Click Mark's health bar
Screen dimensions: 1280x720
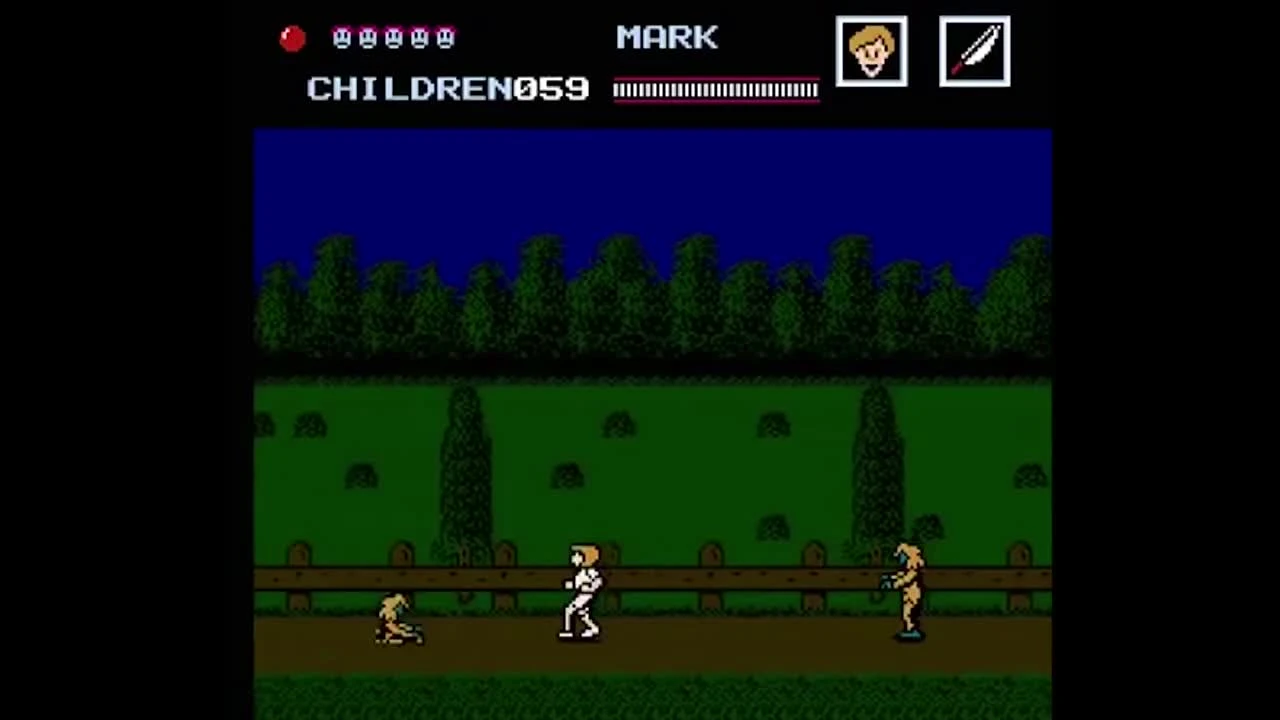[715, 90]
